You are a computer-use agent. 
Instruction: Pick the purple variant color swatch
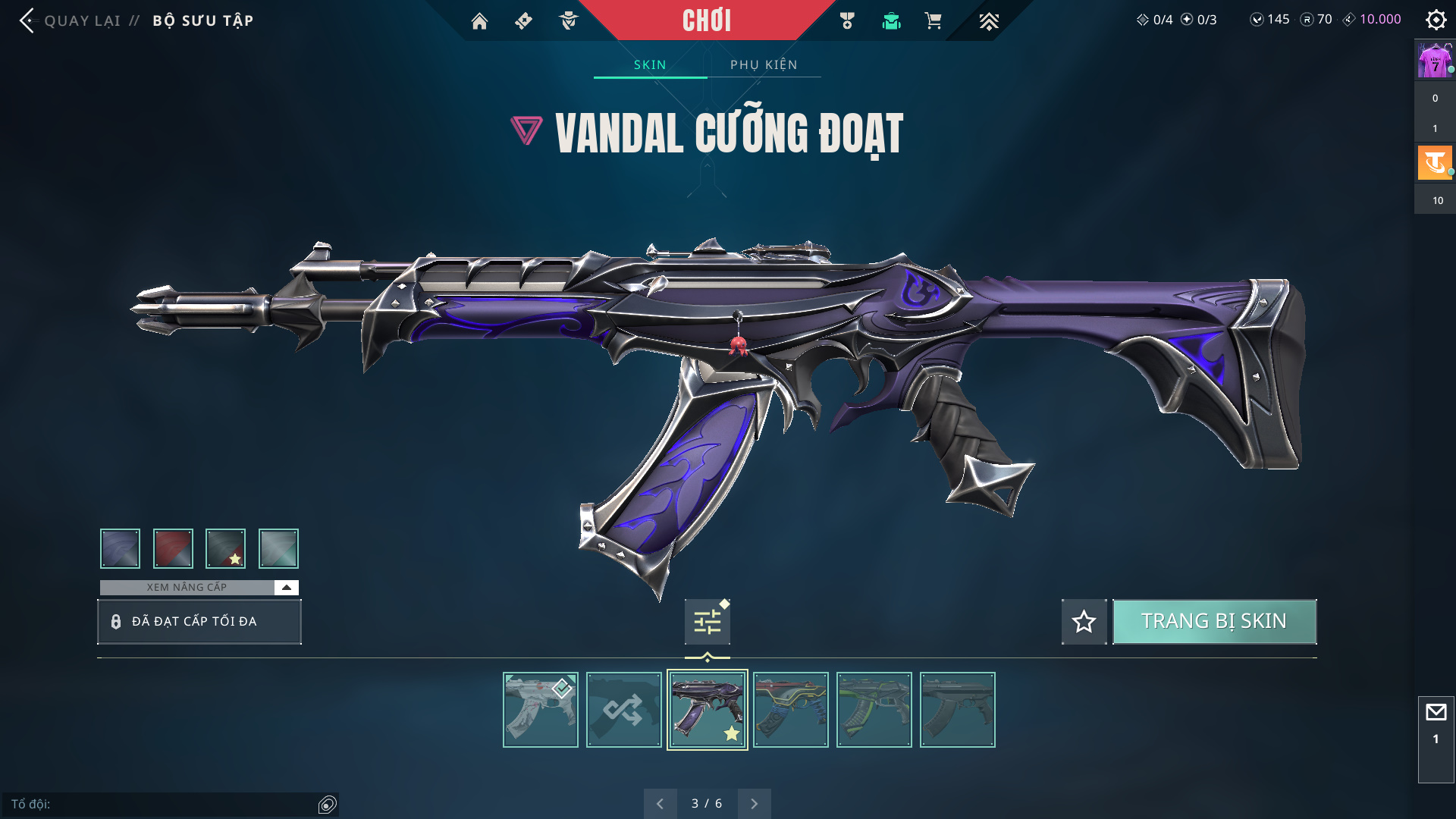[x=120, y=548]
